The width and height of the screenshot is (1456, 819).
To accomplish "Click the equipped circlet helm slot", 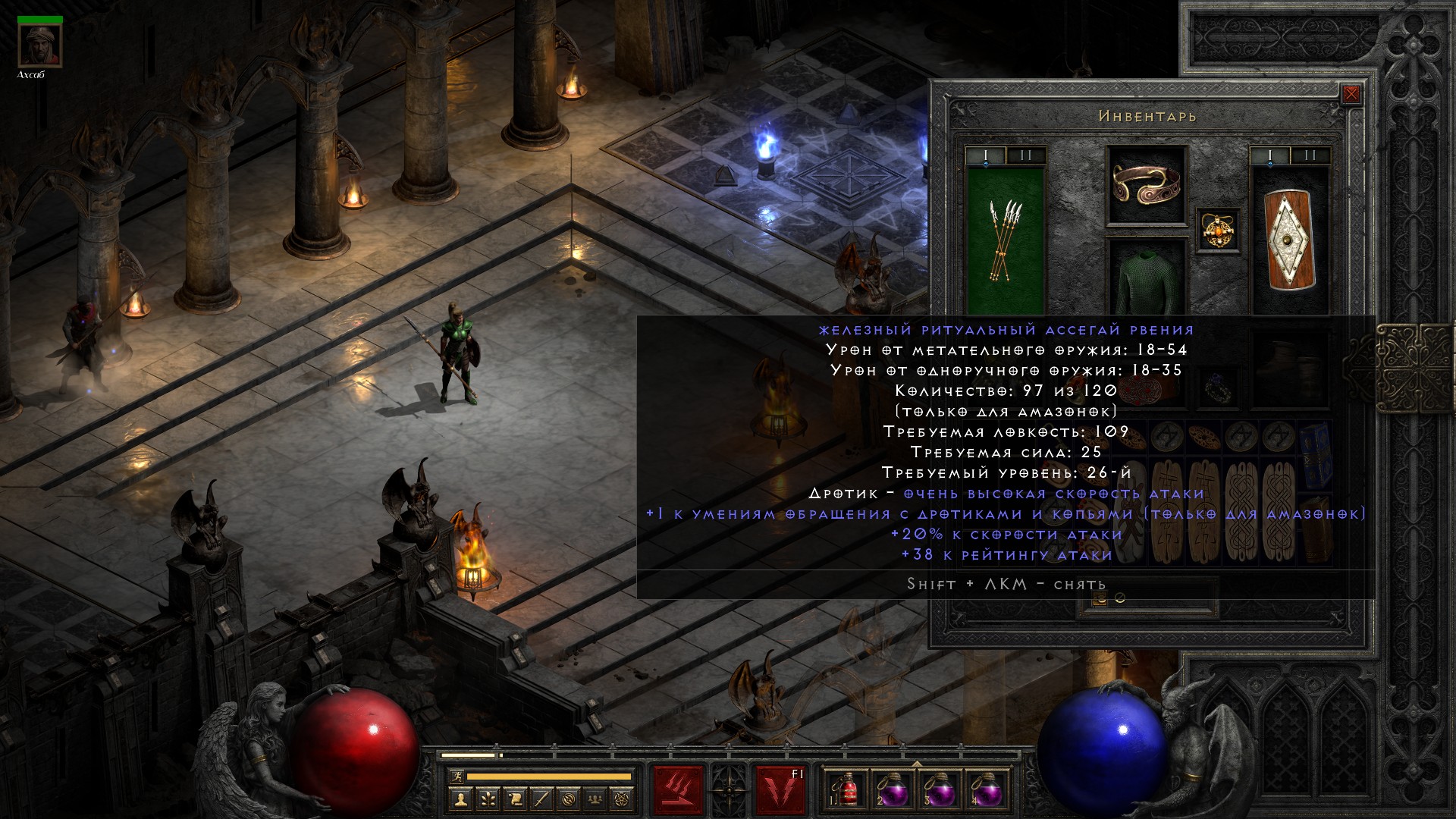I will 1146,184.
